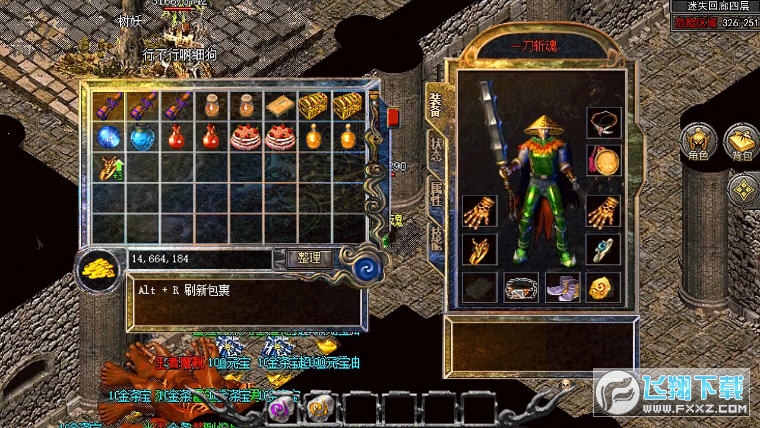Click the gold coin pile icon
This screenshot has height=428, width=760.
[100, 271]
